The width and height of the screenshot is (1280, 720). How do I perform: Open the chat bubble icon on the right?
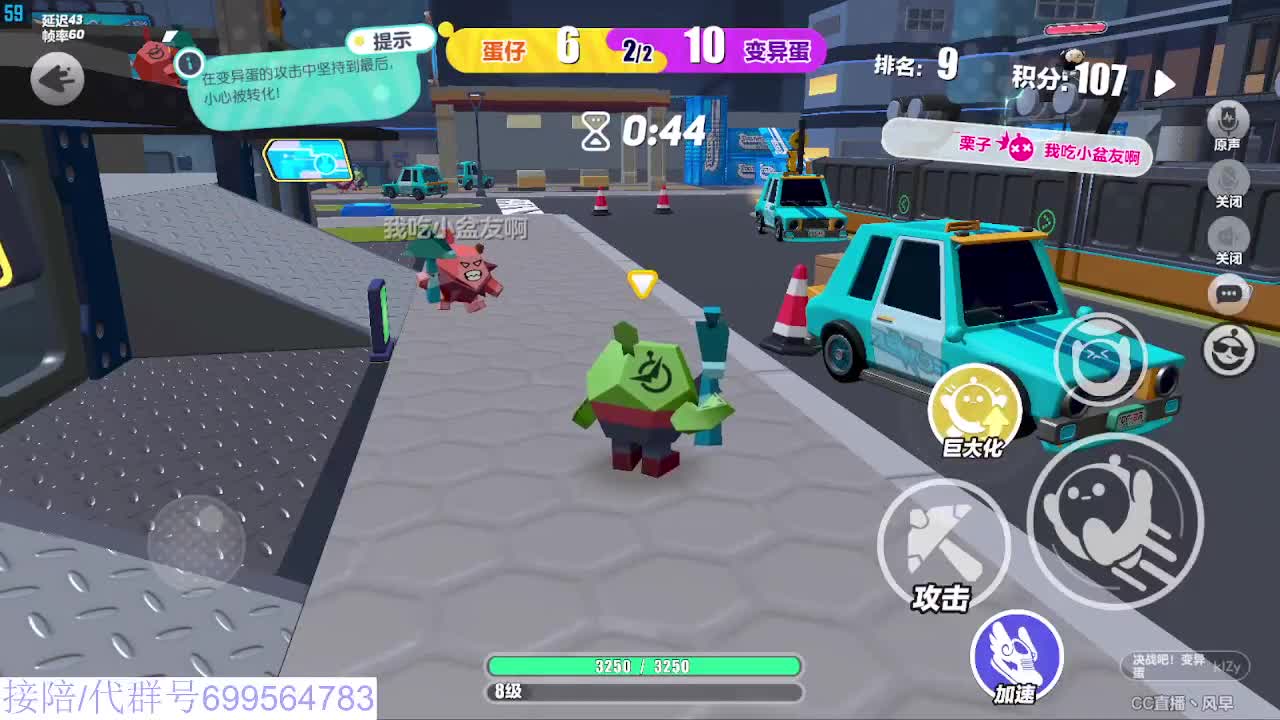[1229, 293]
